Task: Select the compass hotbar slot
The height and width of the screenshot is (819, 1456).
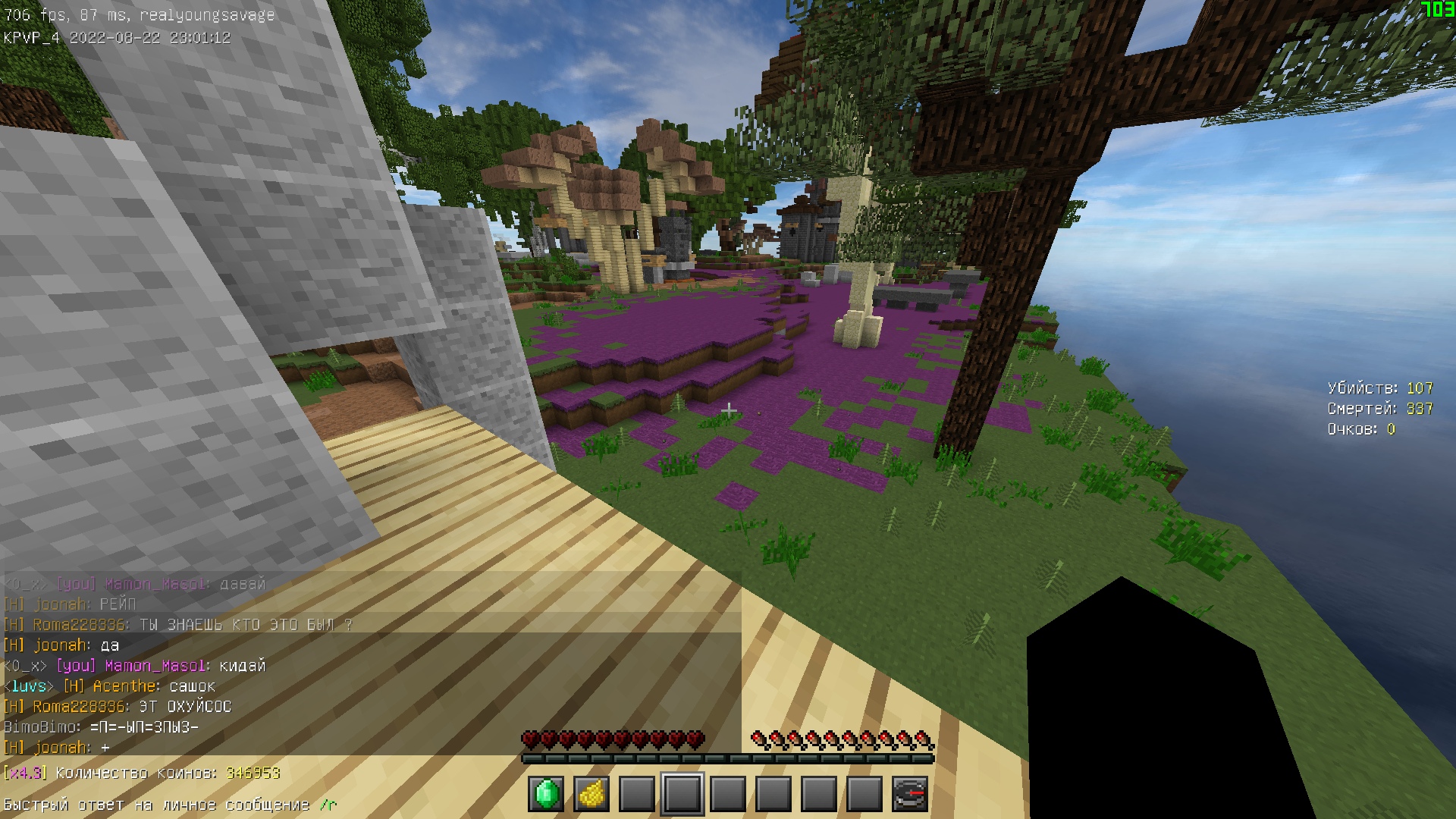Action: 910,794
